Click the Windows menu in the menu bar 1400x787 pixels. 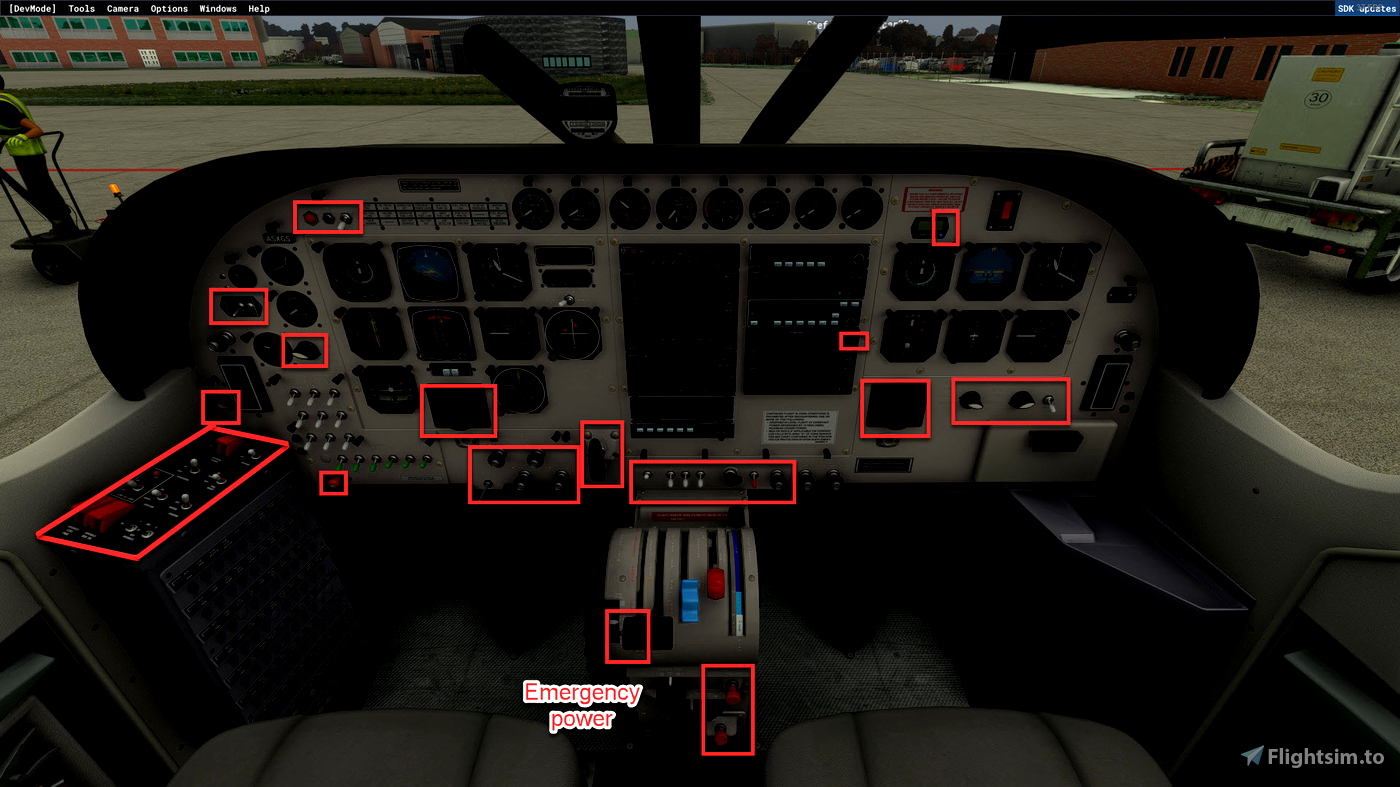coord(217,8)
